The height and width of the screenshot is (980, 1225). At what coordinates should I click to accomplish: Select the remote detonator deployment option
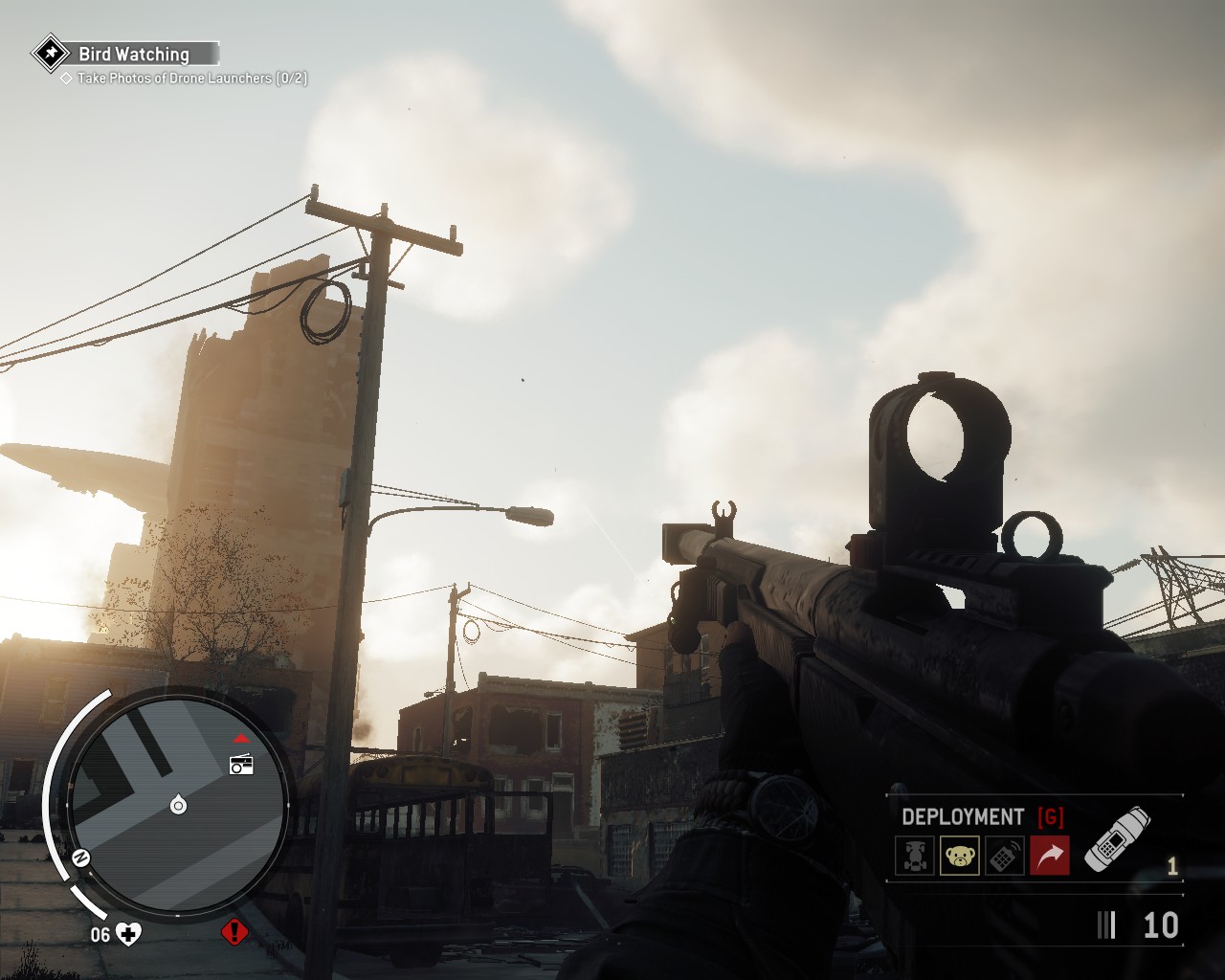(x=1004, y=855)
